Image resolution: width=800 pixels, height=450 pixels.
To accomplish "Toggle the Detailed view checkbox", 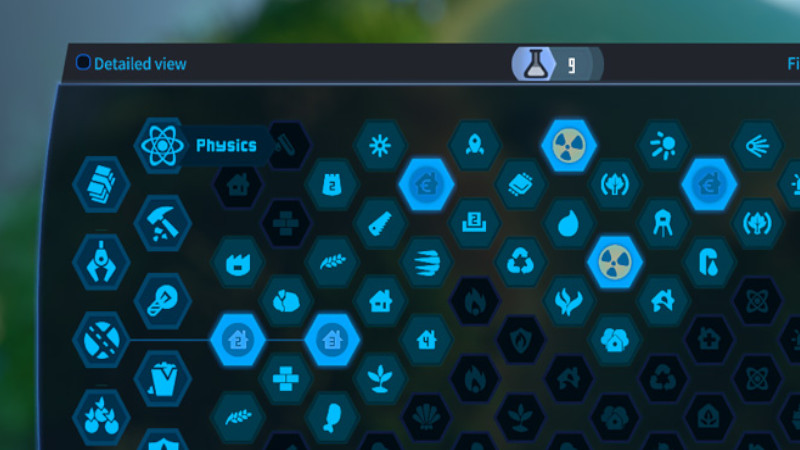I will click(x=83, y=63).
